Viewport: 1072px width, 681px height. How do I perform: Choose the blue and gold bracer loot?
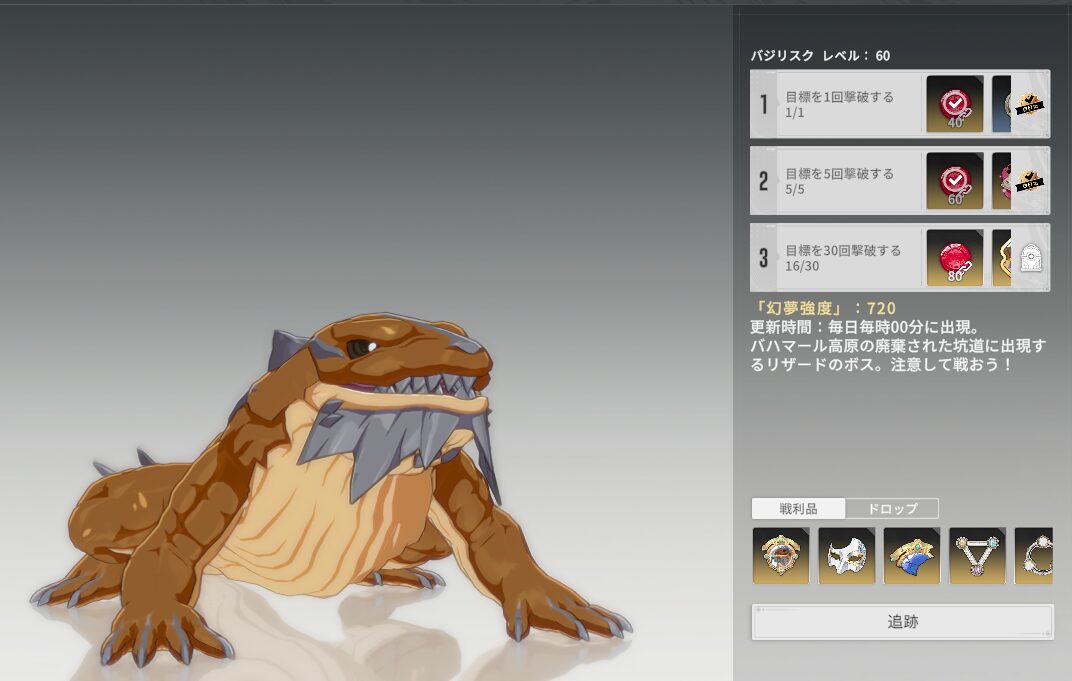pyautogui.click(x=912, y=556)
